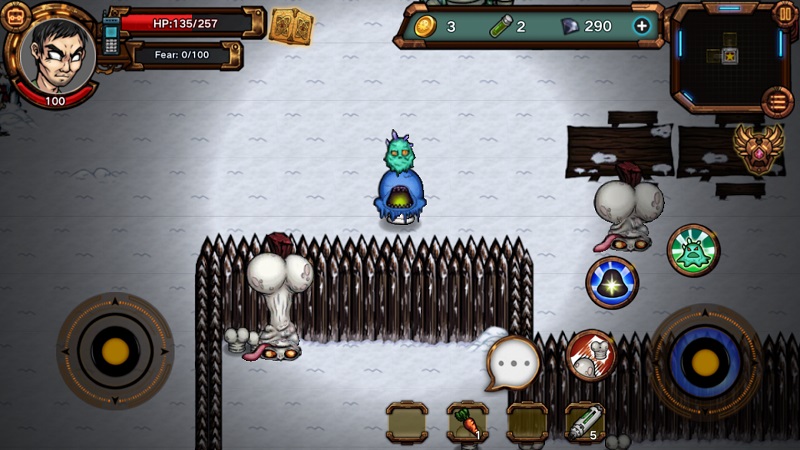This screenshot has width=800, height=450.
Task: Use the carrot item slot
Action: (467, 422)
